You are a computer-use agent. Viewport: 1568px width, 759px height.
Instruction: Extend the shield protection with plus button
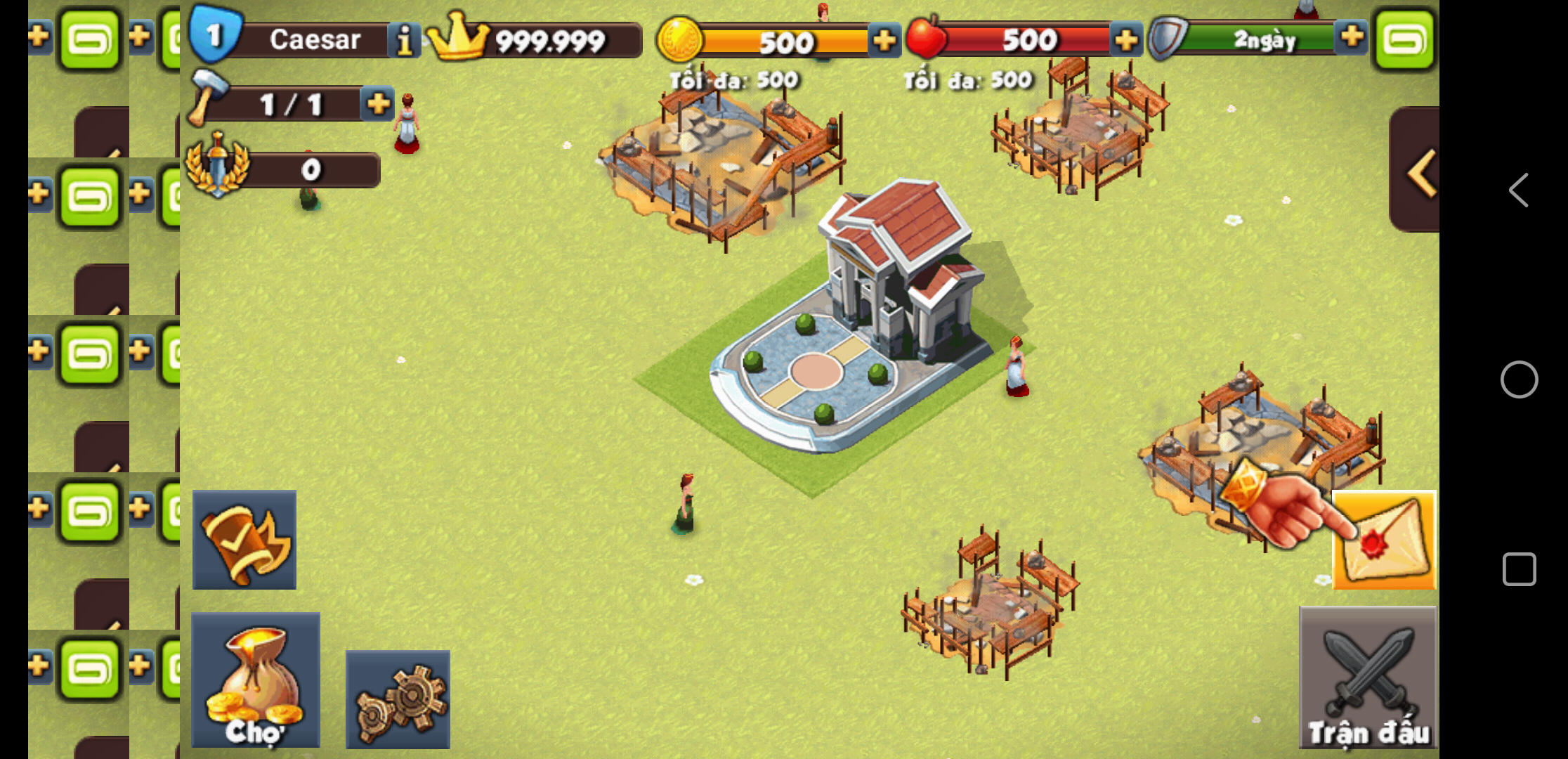(x=1352, y=37)
